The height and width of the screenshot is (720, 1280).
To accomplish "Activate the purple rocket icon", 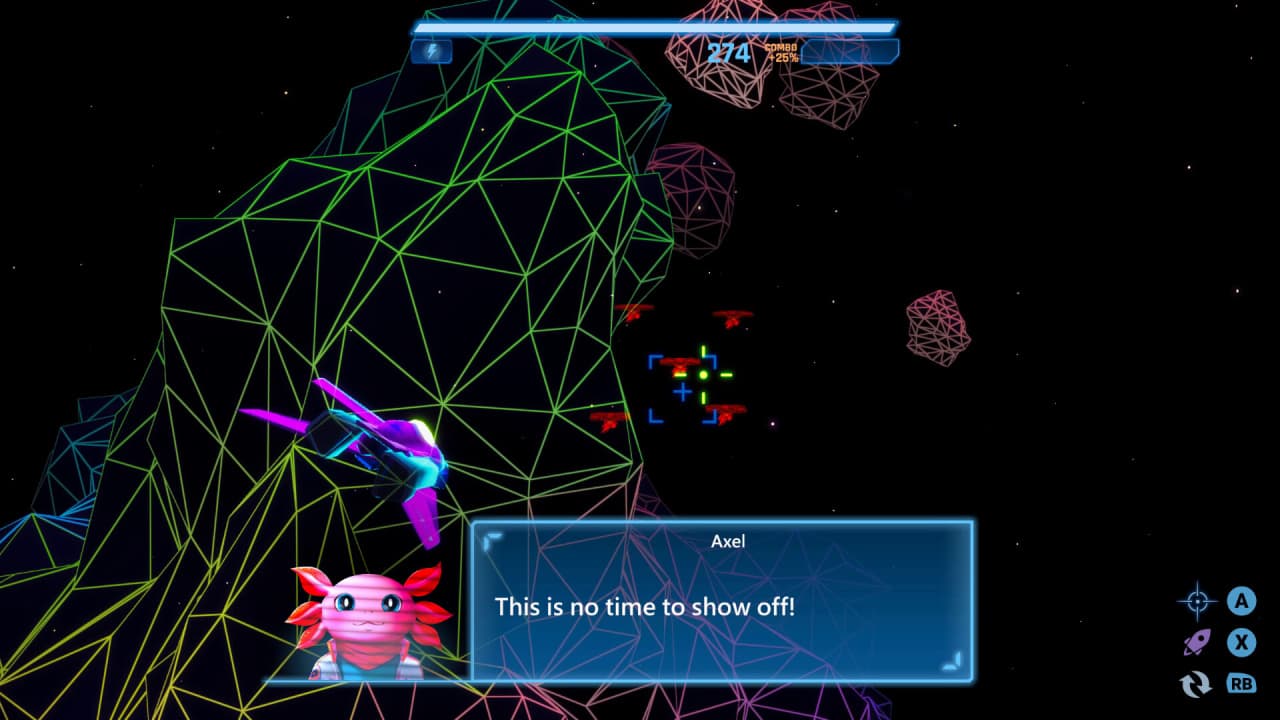I will 1197,642.
